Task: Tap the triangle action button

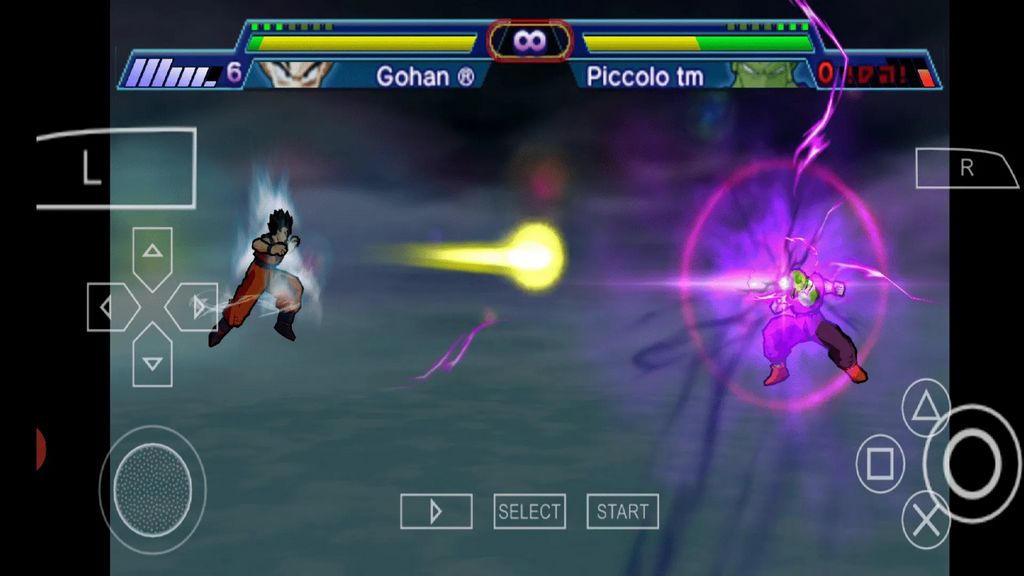Action: 926,405
